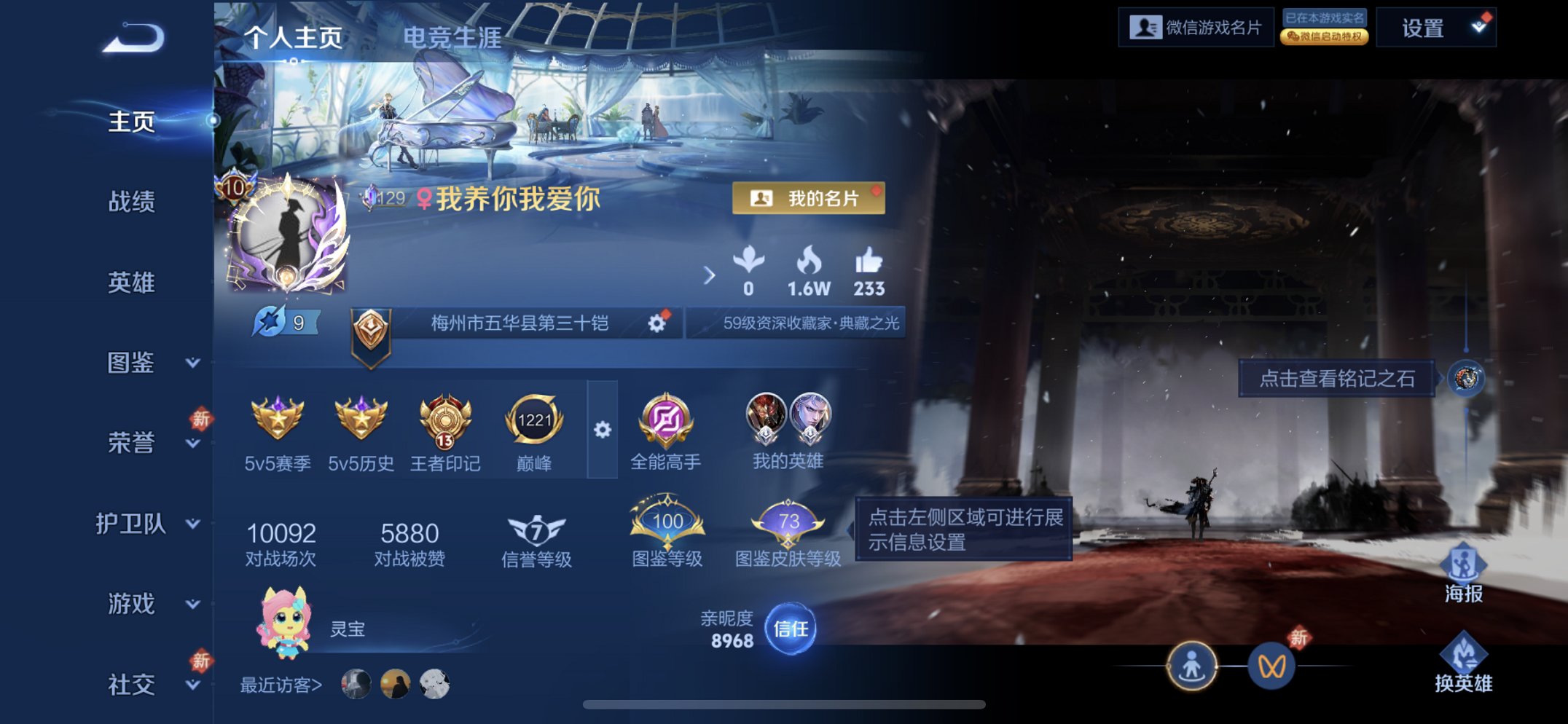This screenshot has width=1568, height=724.
Task: Click the 我的名片 button
Action: point(809,198)
